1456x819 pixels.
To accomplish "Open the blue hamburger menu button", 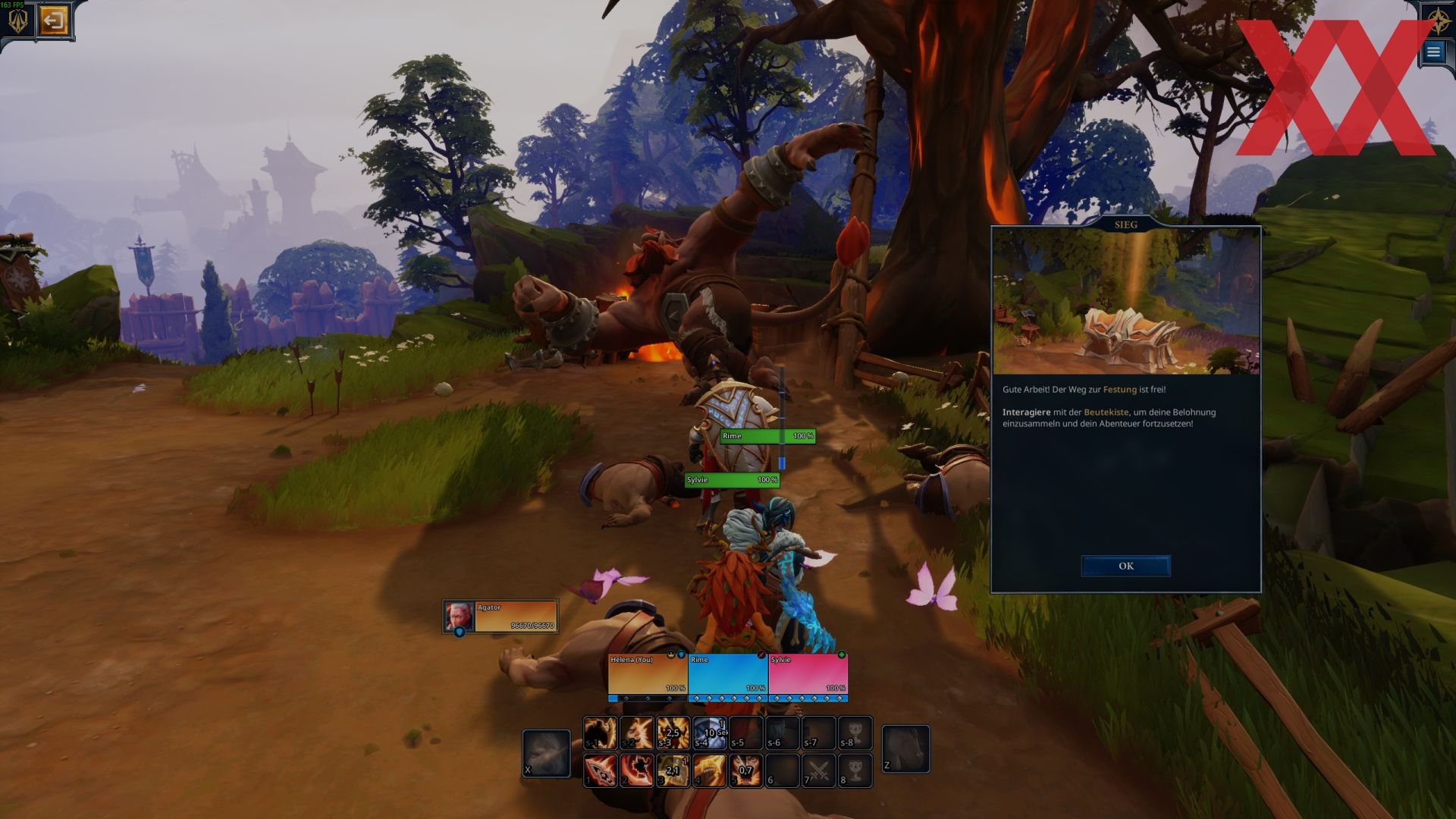I will (1433, 52).
